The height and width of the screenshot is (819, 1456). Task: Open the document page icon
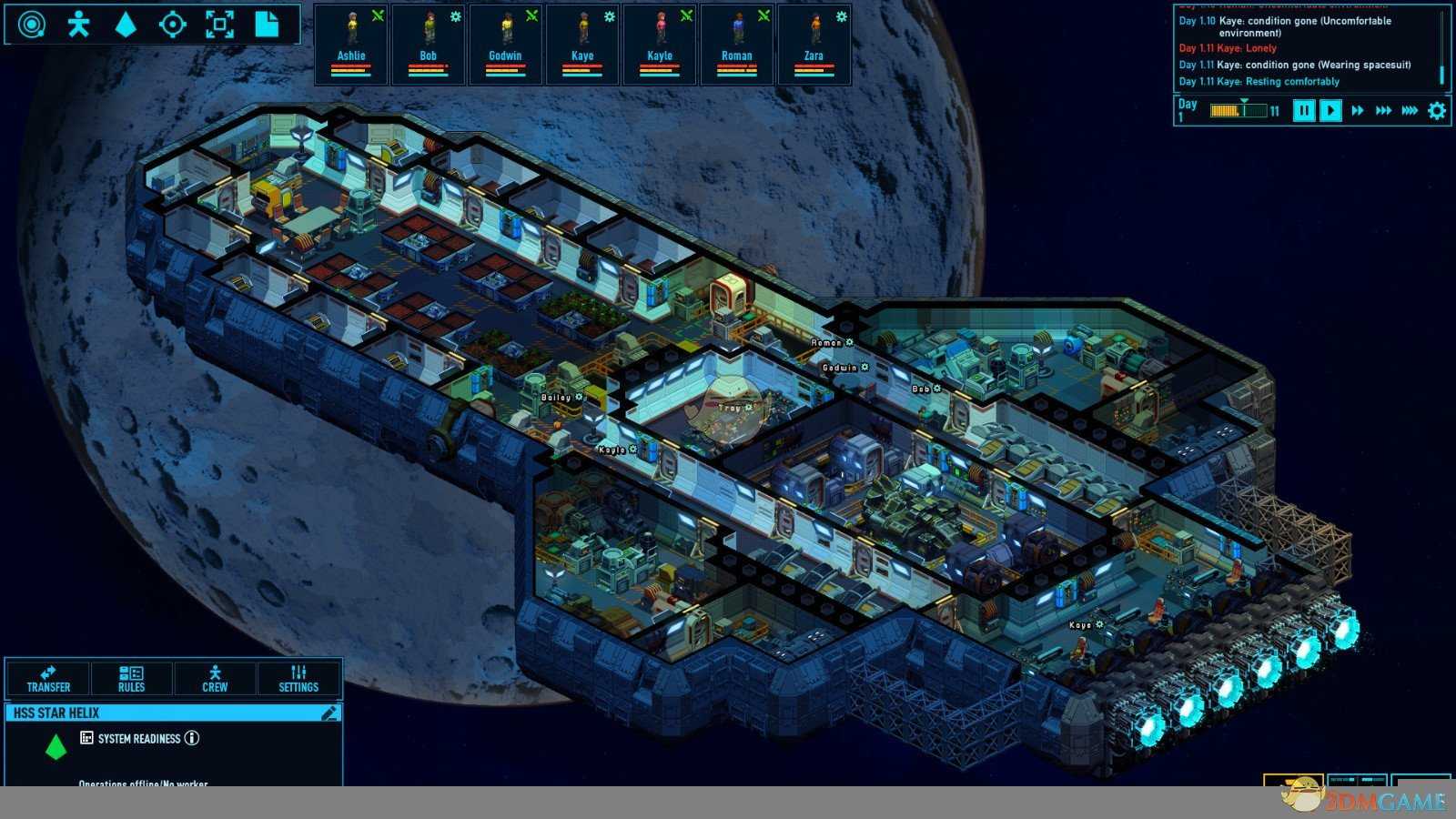point(267,25)
